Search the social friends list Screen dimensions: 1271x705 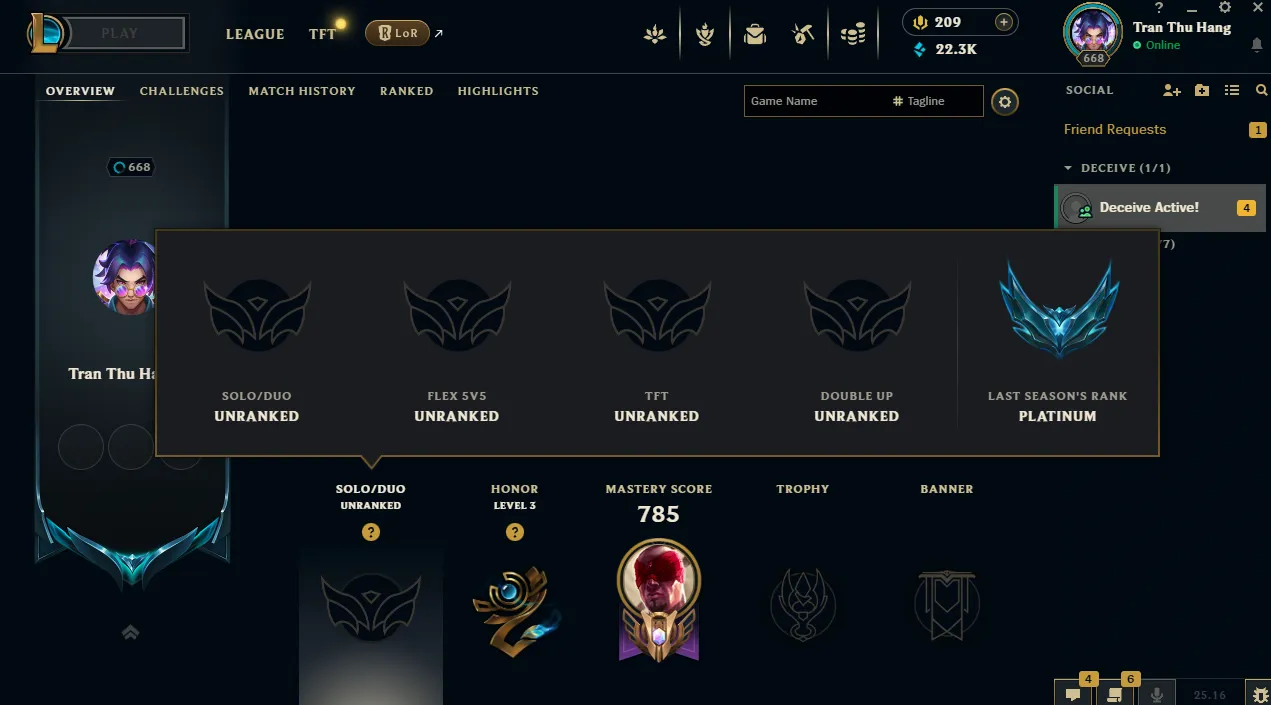point(1261,90)
